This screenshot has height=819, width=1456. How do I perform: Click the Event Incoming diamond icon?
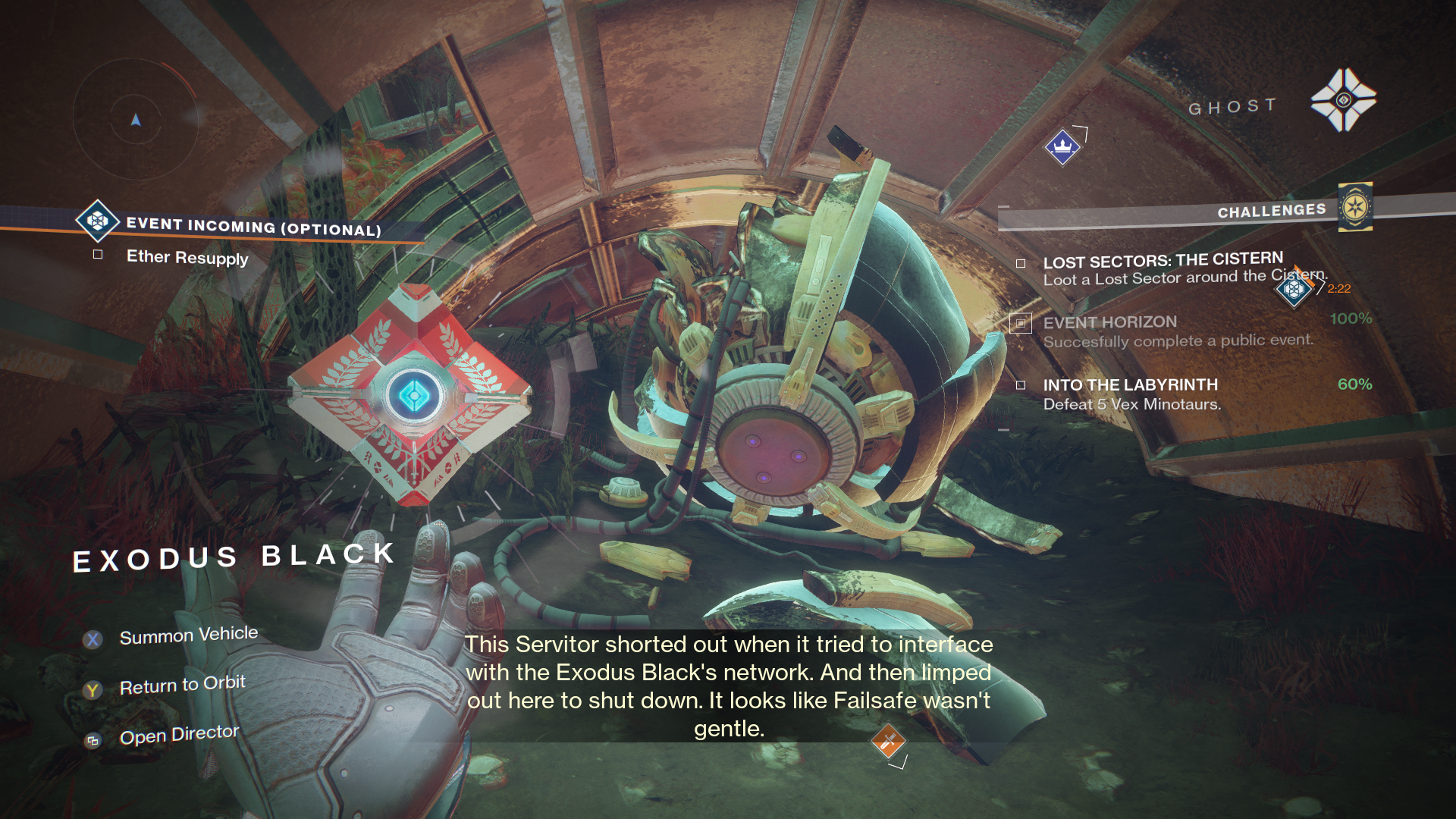(97, 221)
